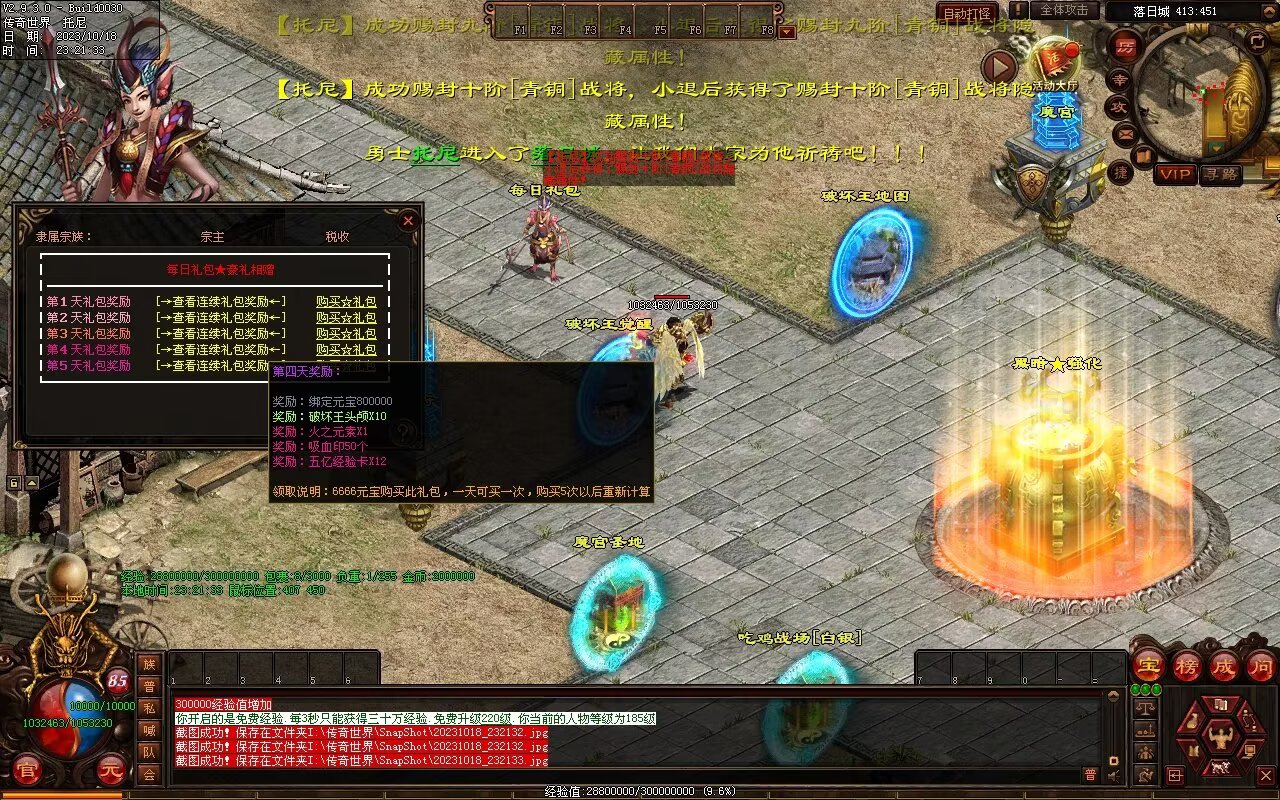Click the round play arrow button

[998, 67]
